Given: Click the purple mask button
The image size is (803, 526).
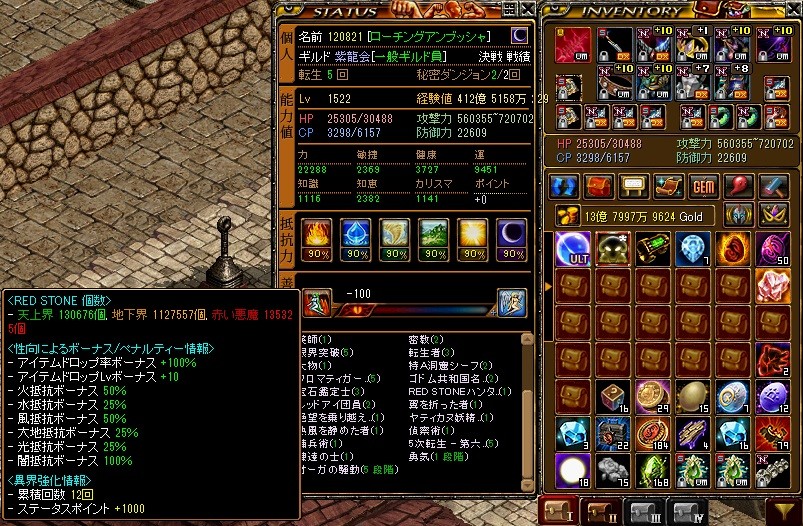Looking at the screenshot, I should tap(771, 213).
